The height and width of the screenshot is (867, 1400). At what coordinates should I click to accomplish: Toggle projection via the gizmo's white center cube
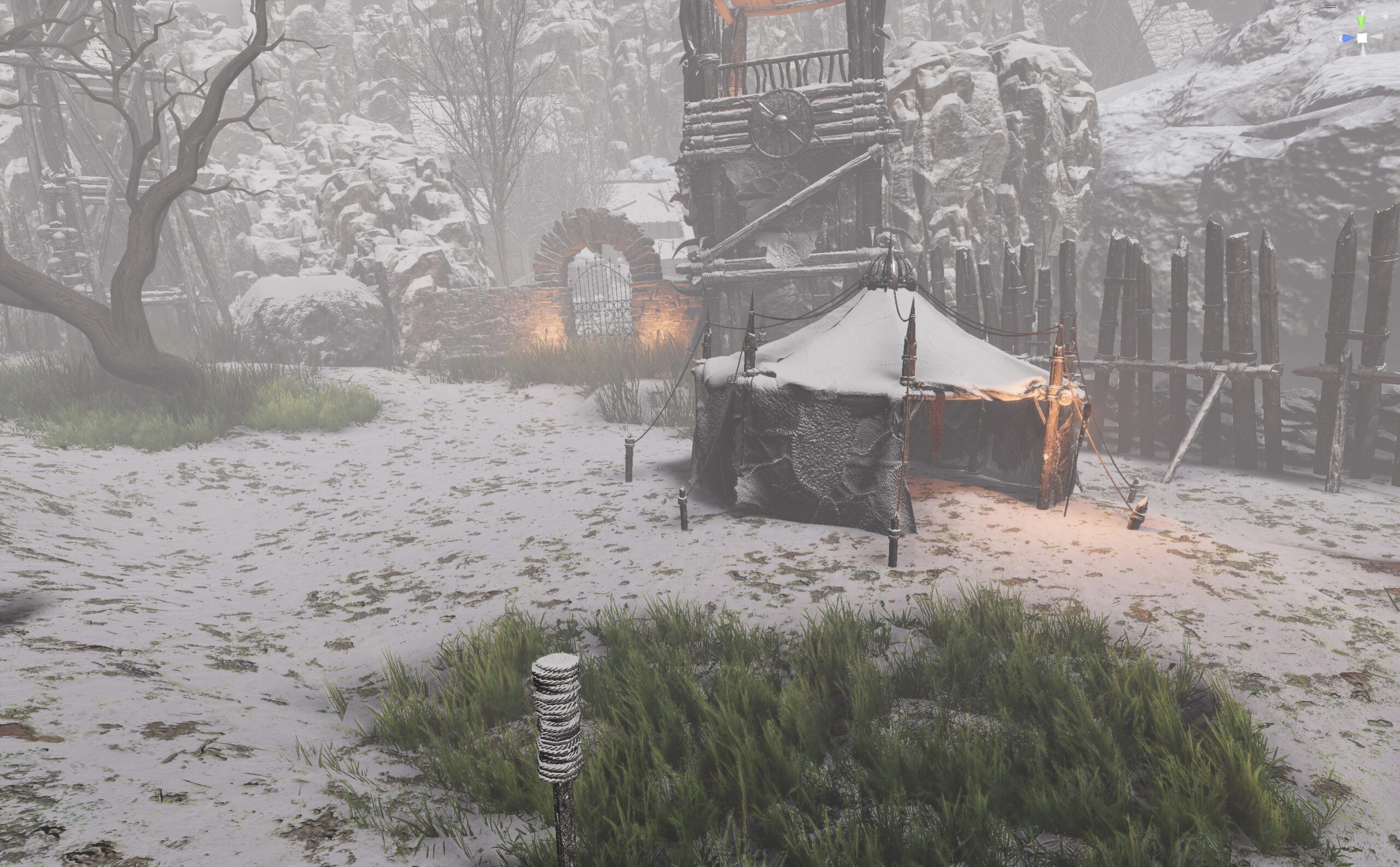coord(1362,38)
